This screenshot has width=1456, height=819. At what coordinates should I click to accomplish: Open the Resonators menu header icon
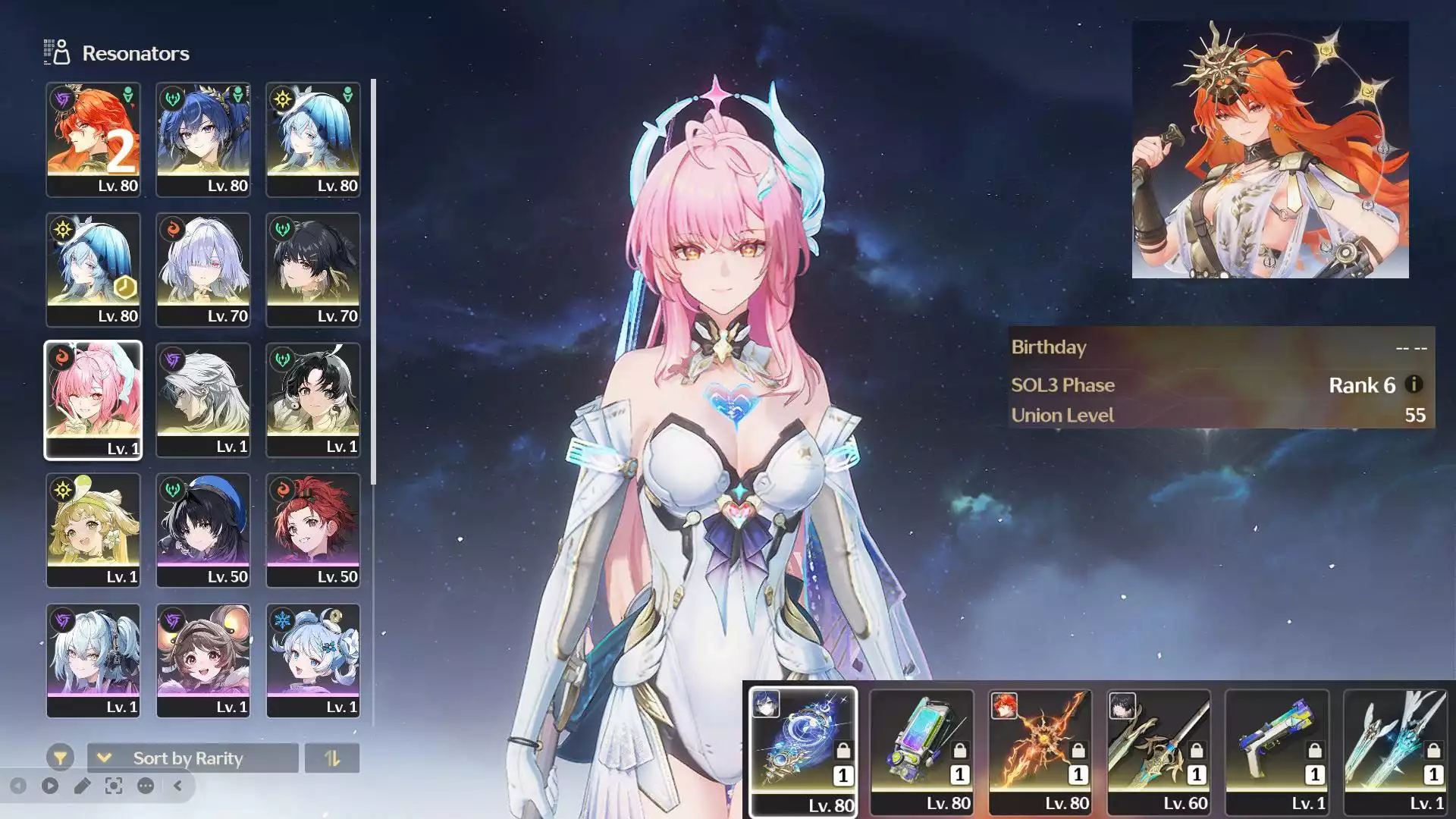57,52
